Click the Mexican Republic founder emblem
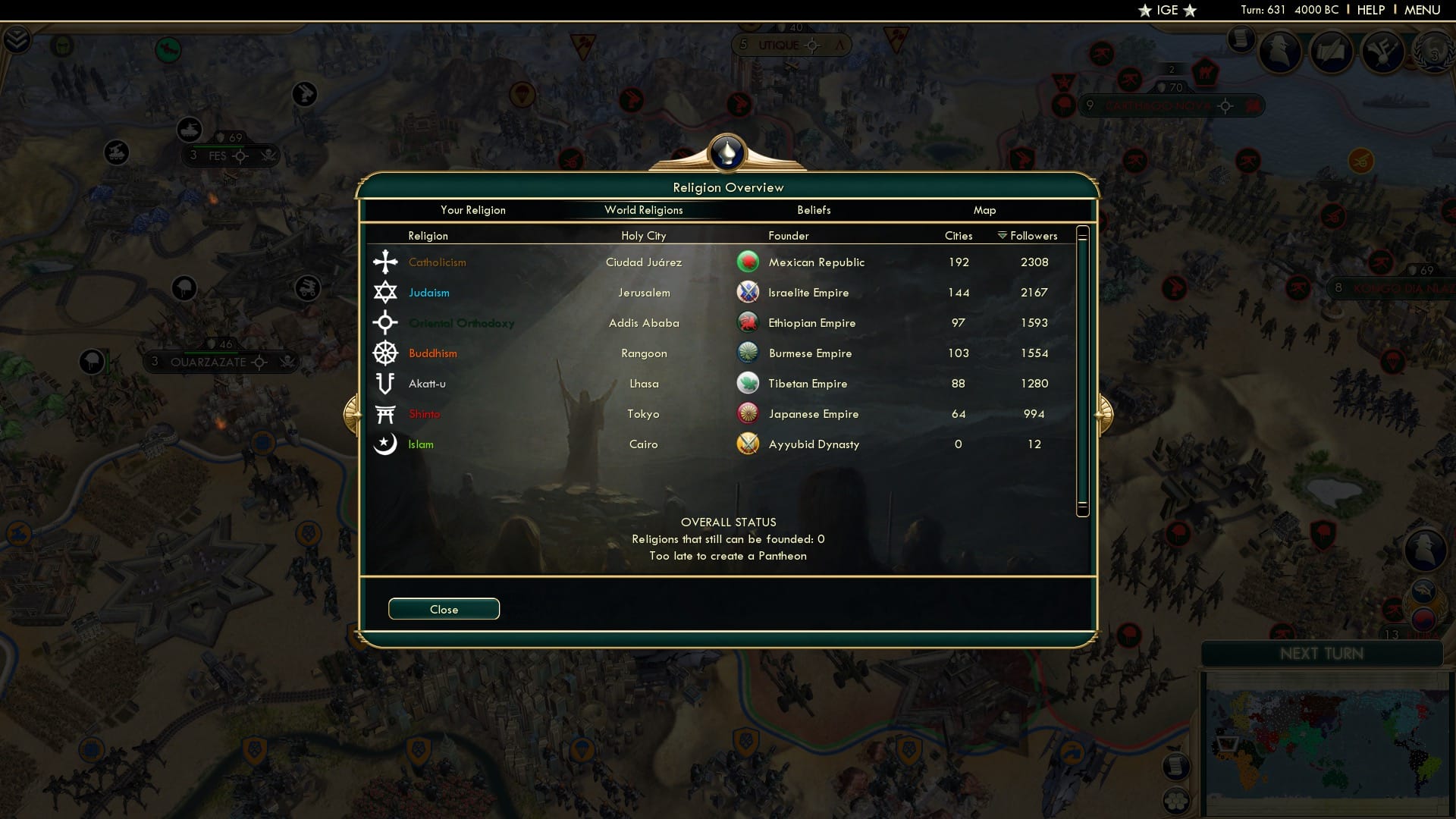Screen dimensions: 1456x819 click(x=748, y=262)
